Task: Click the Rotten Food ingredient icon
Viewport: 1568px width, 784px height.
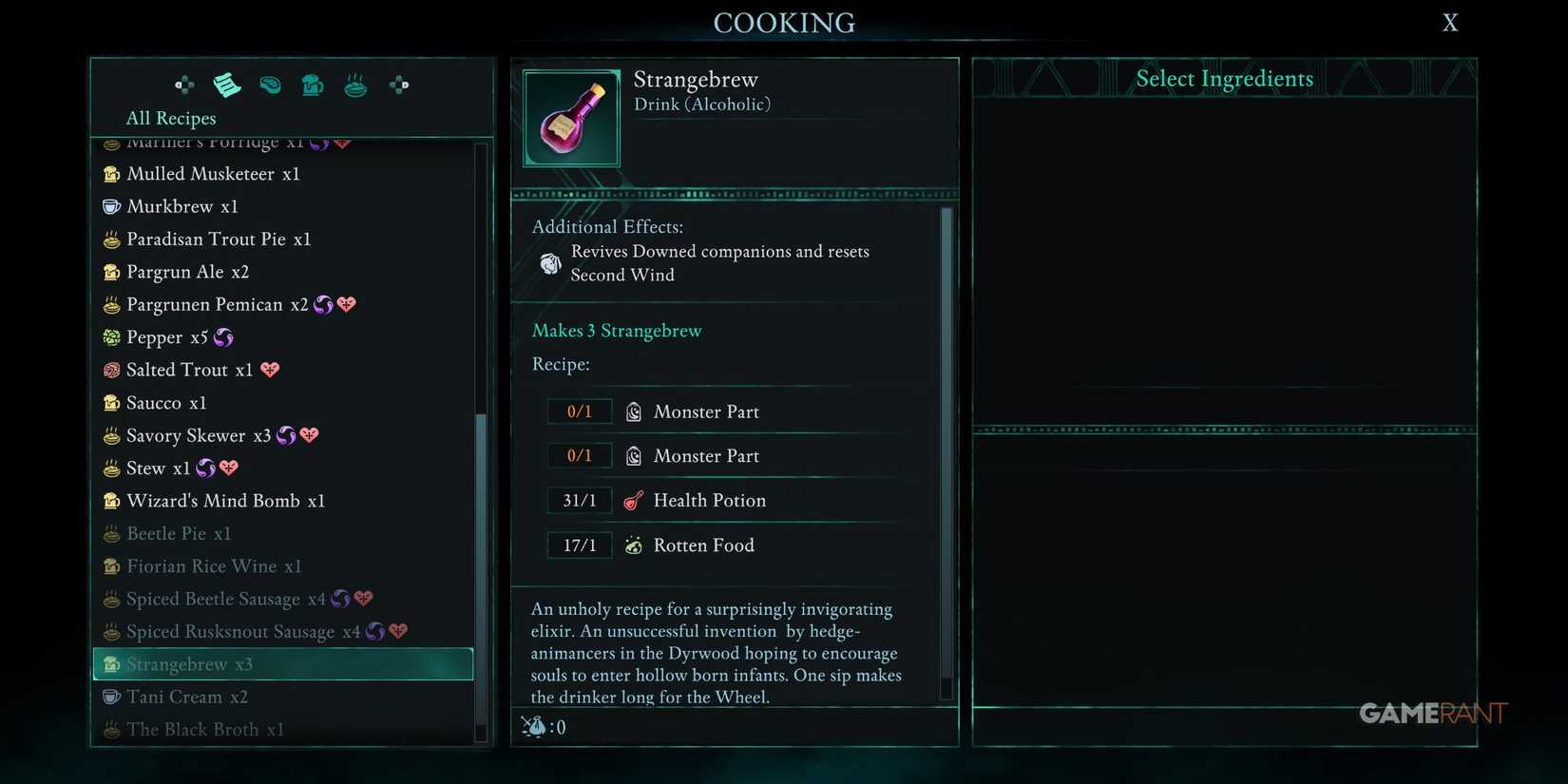Action: click(x=633, y=545)
